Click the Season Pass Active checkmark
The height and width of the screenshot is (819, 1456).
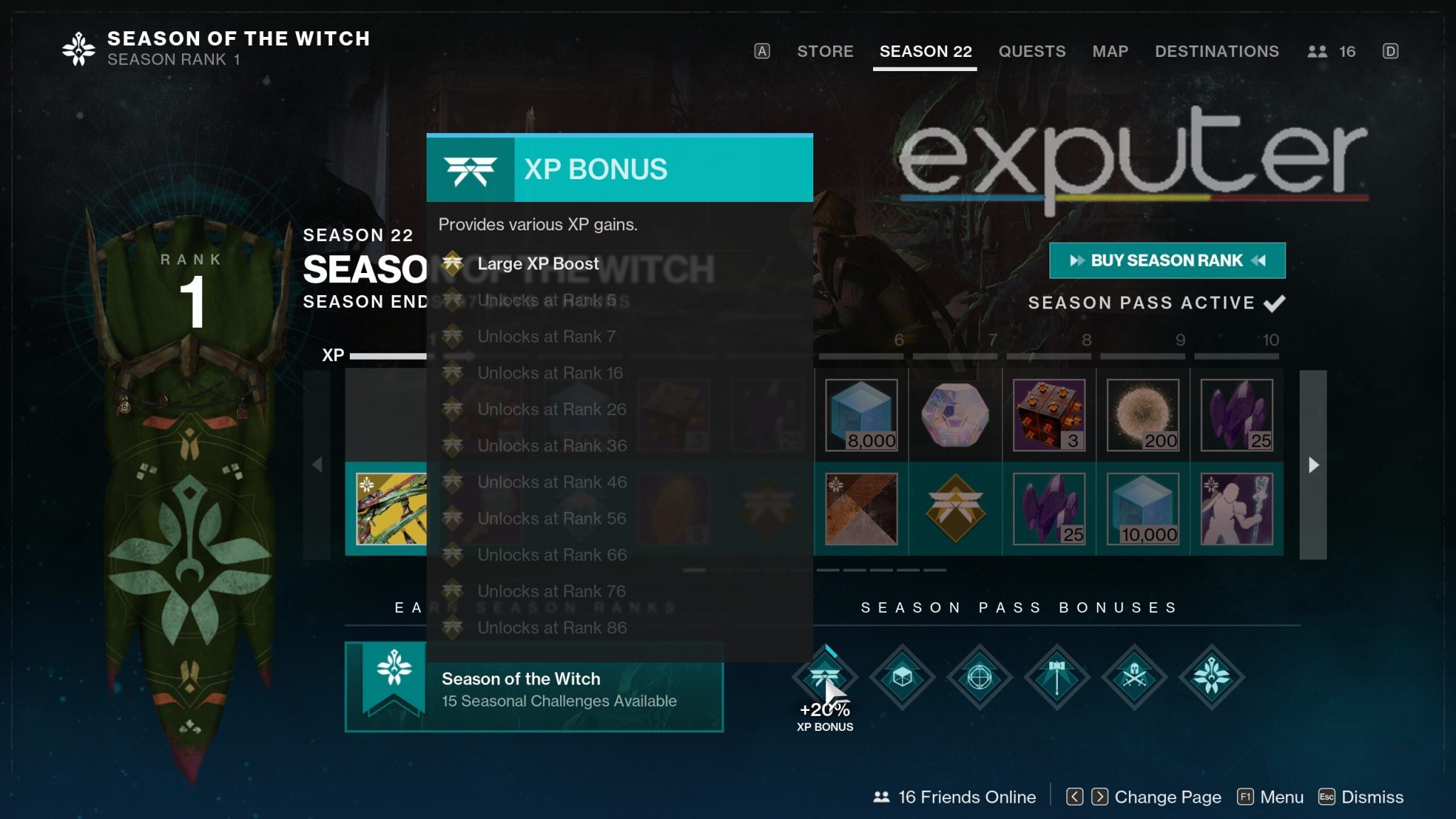pyautogui.click(x=1276, y=302)
